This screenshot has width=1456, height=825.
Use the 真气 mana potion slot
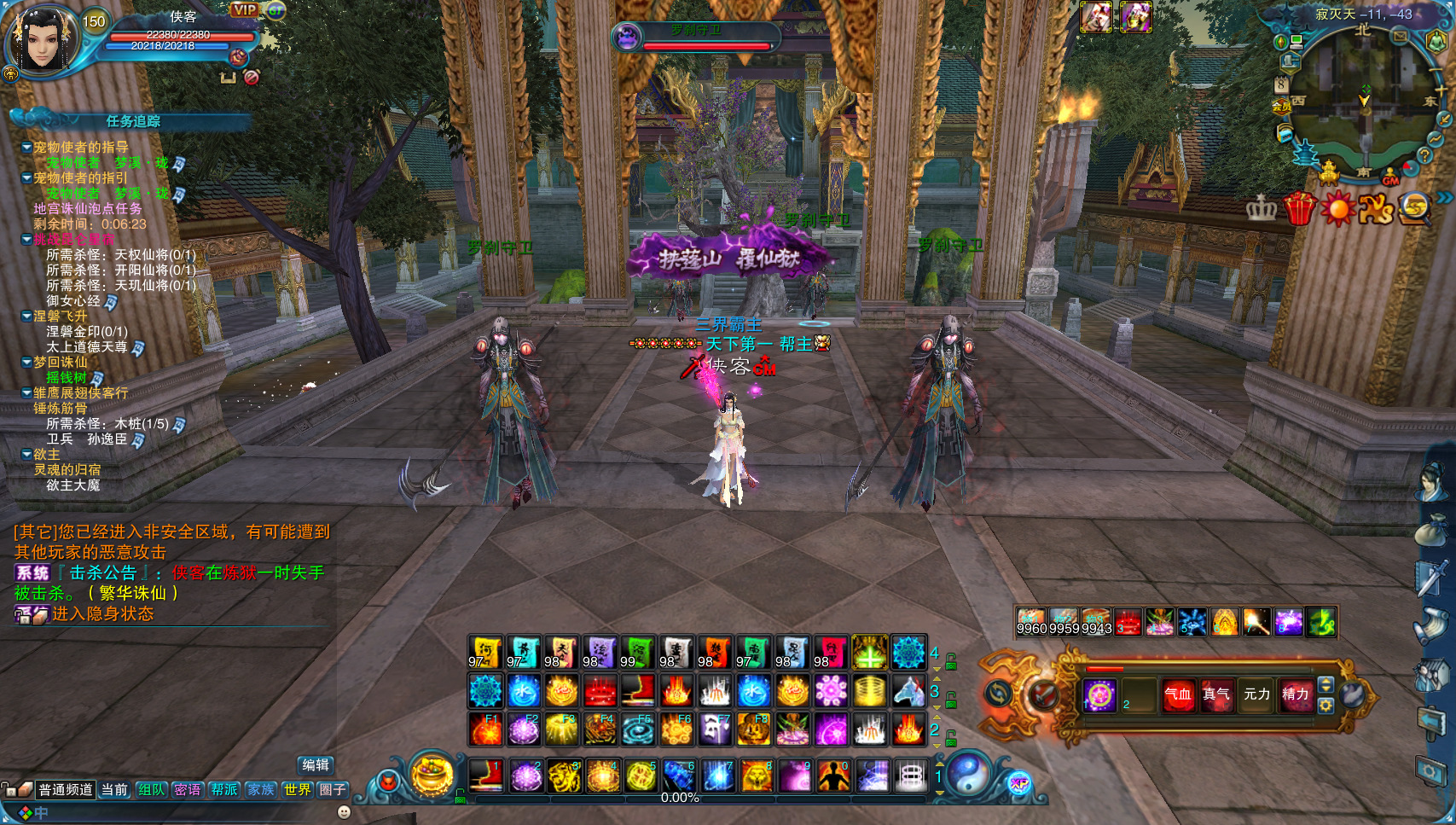(x=1216, y=694)
